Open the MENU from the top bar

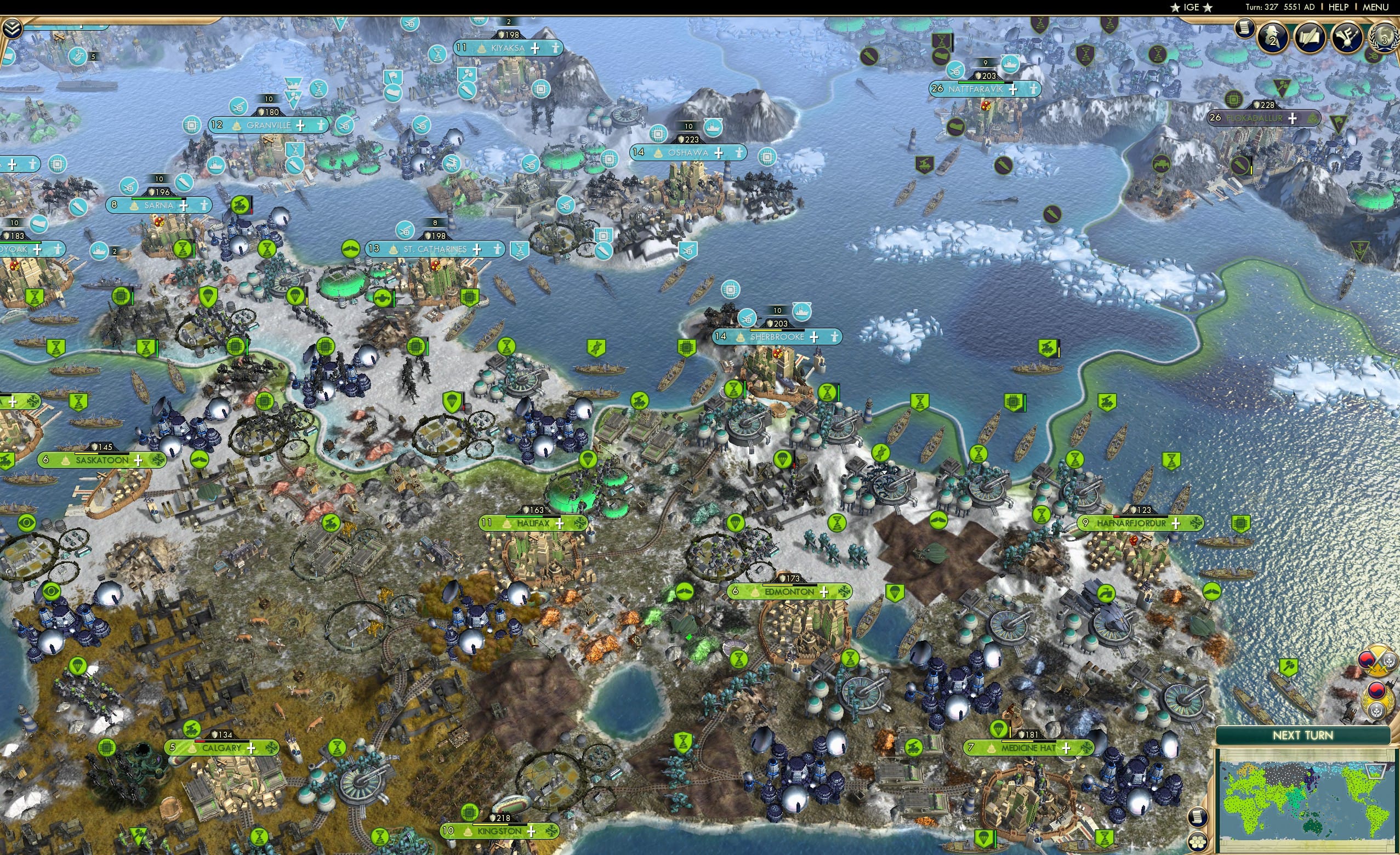click(1376, 7)
